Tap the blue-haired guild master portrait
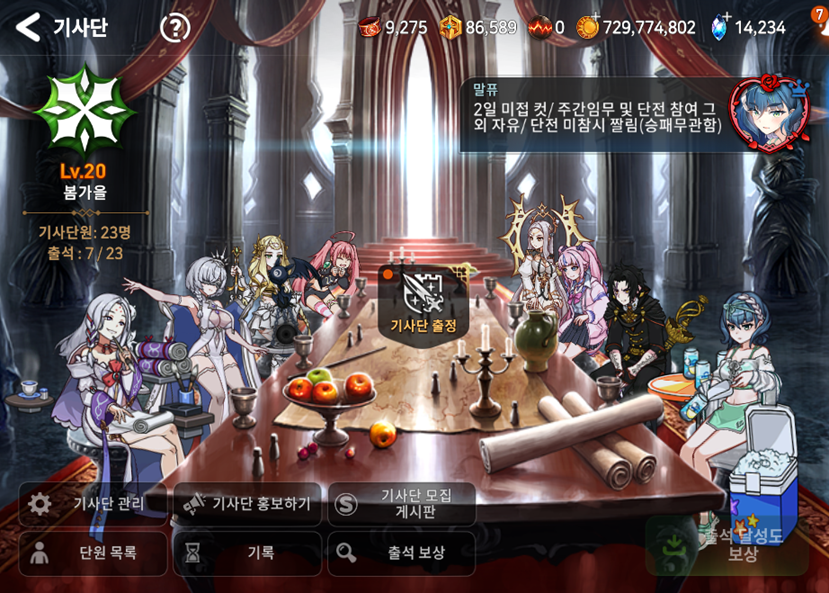829x593 pixels. coord(764,113)
